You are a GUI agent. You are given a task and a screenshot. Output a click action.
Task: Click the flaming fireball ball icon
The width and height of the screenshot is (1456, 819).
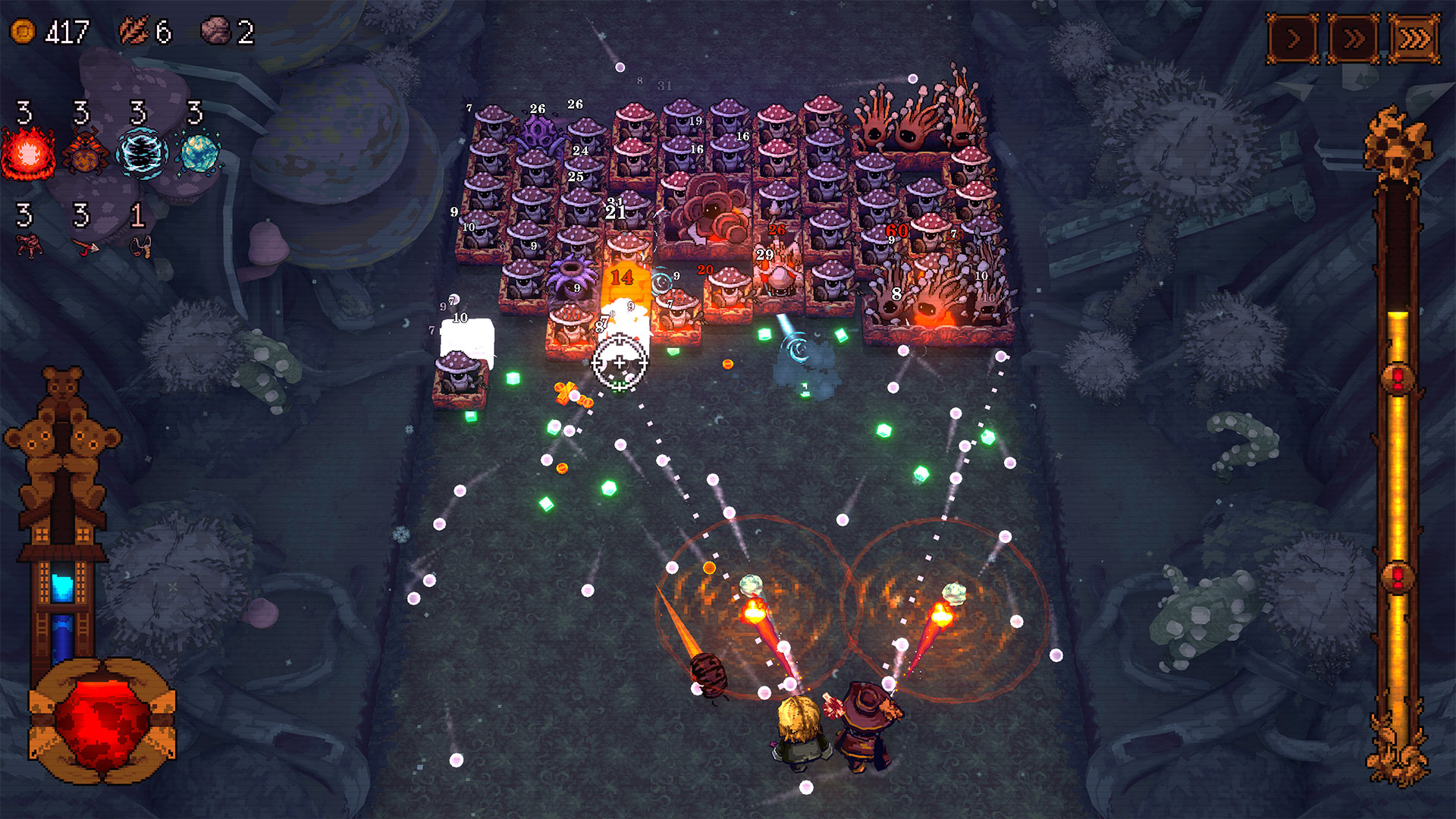coord(28,154)
